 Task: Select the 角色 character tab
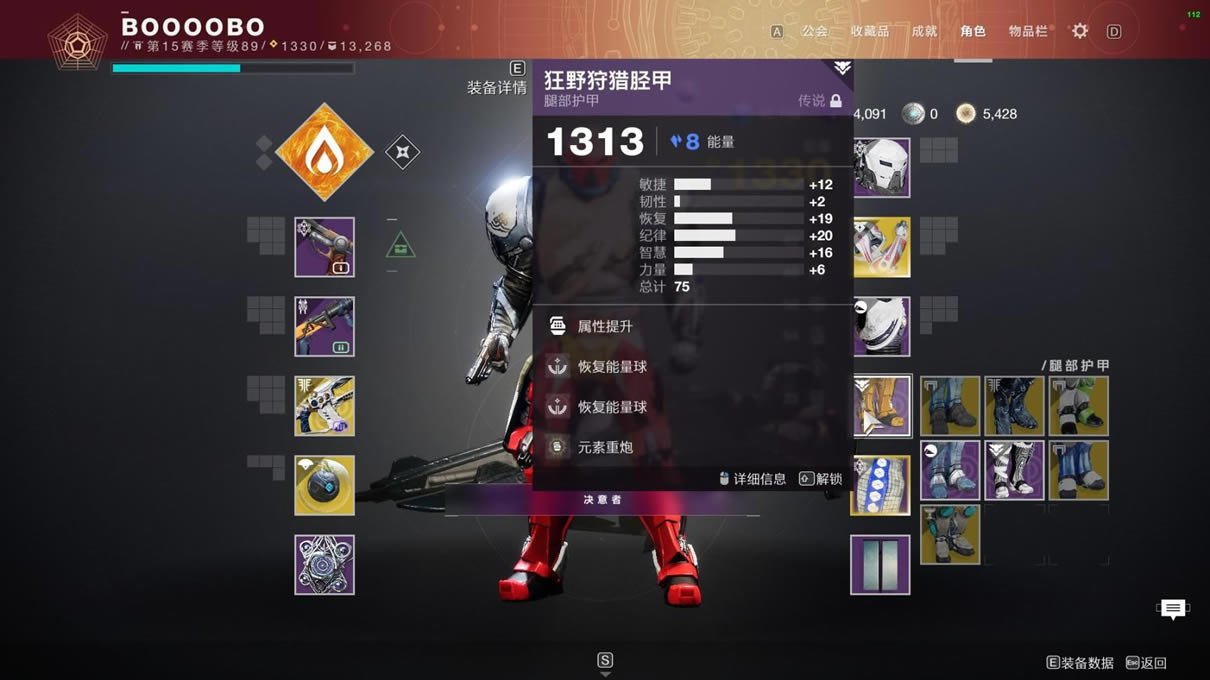(972, 31)
